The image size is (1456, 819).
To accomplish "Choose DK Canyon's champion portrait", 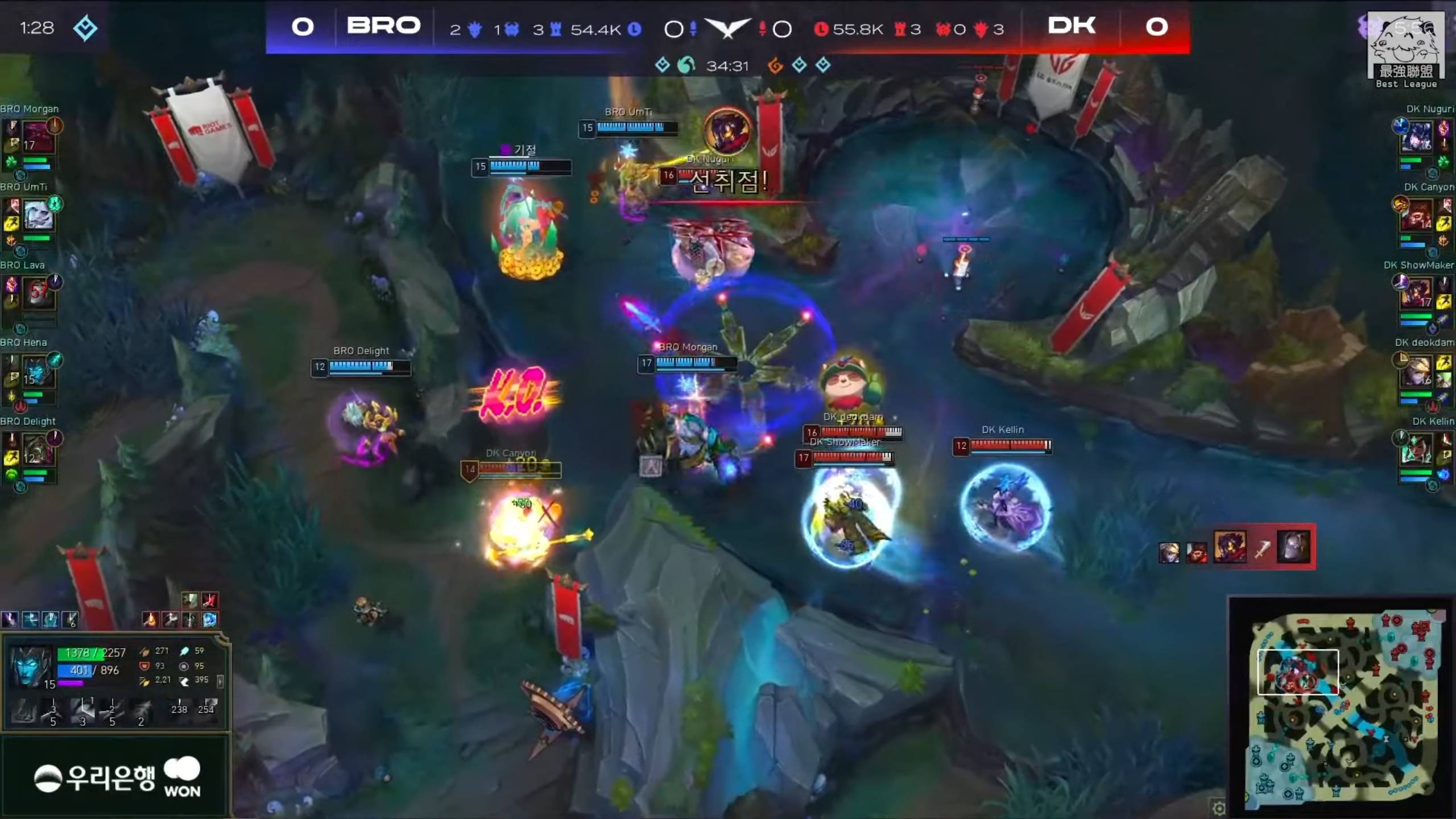I will click(1416, 216).
